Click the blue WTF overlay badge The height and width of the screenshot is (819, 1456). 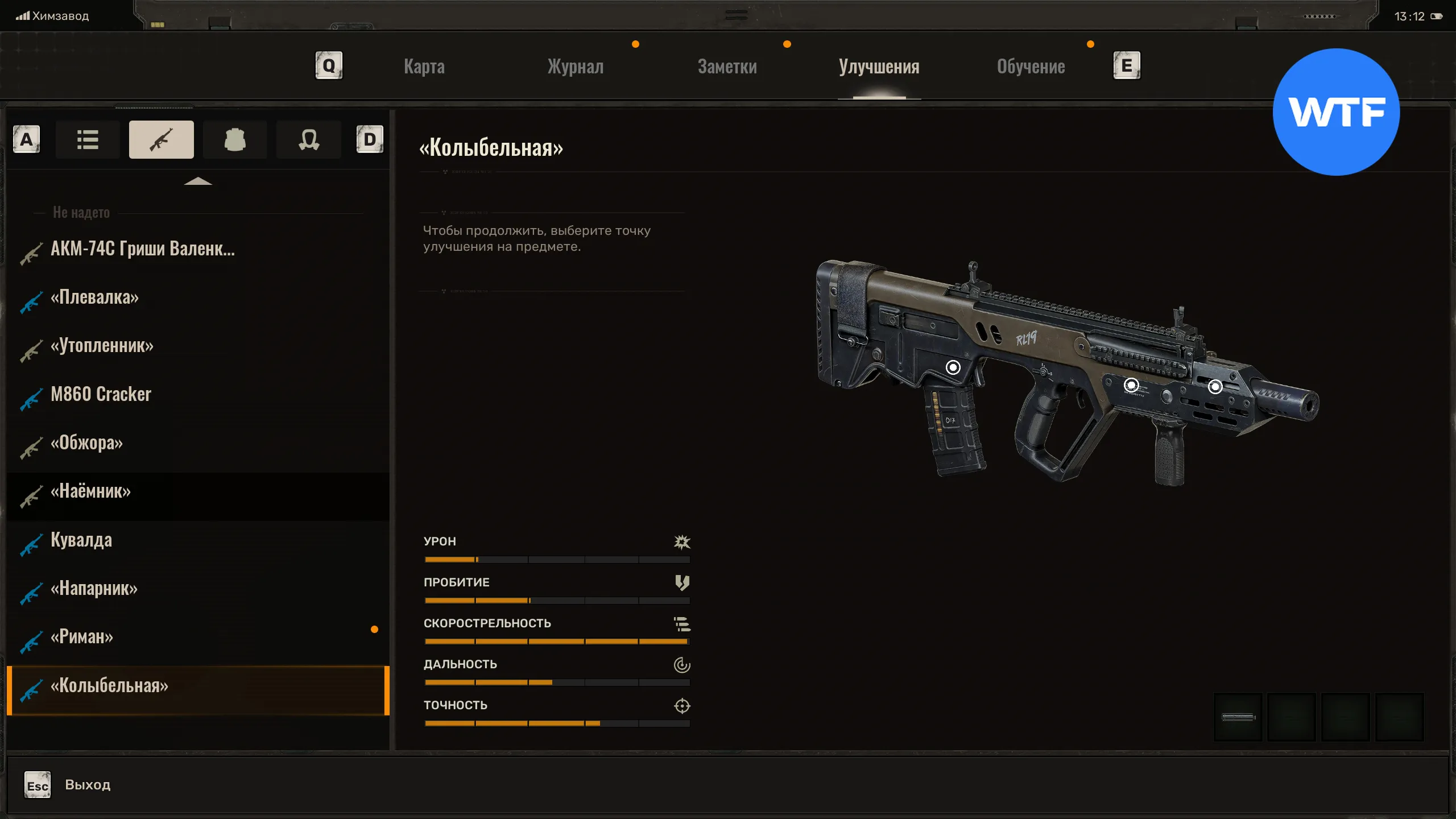point(1336,112)
